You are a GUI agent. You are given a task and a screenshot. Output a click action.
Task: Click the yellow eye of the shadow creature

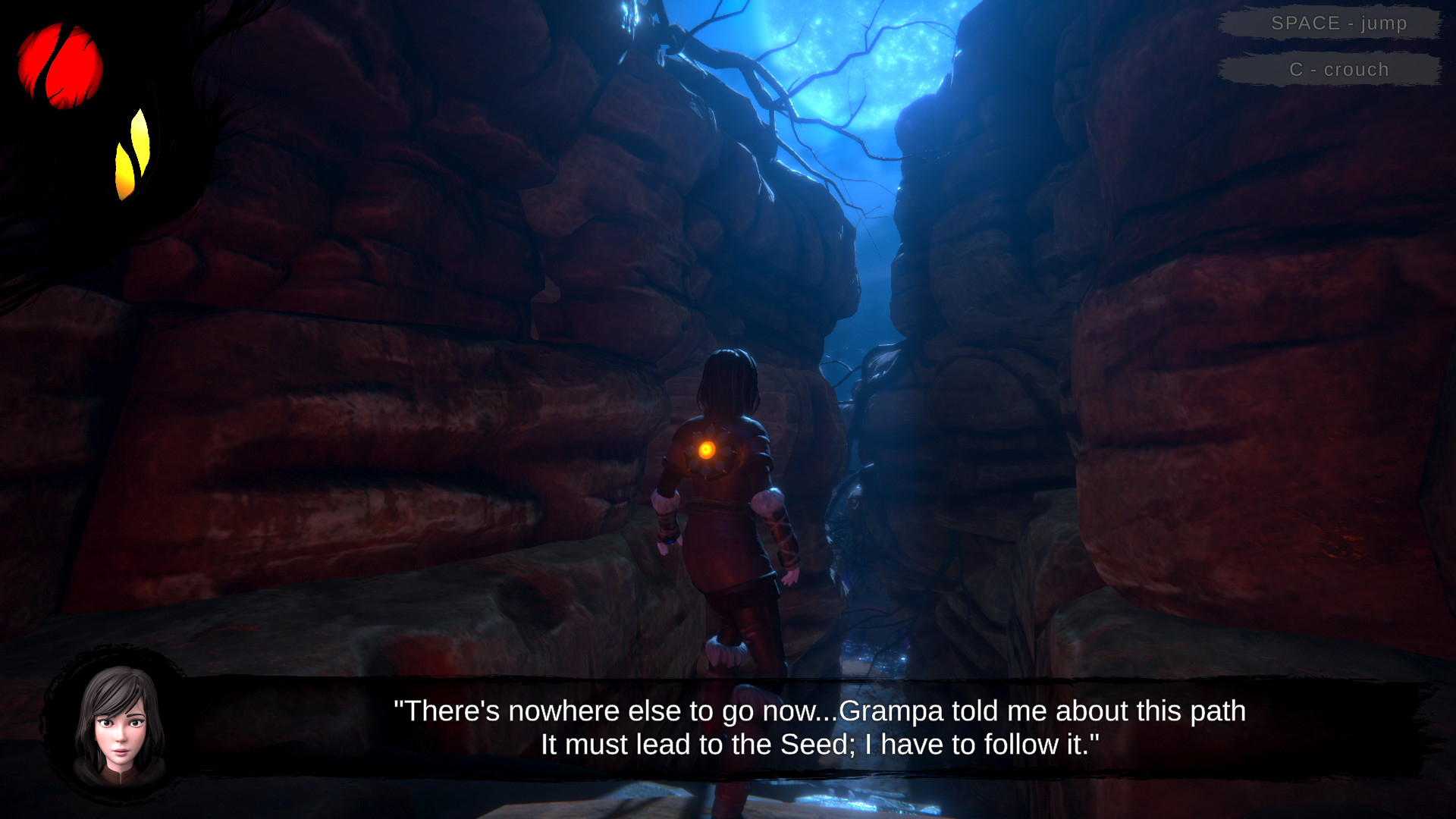click(x=133, y=152)
